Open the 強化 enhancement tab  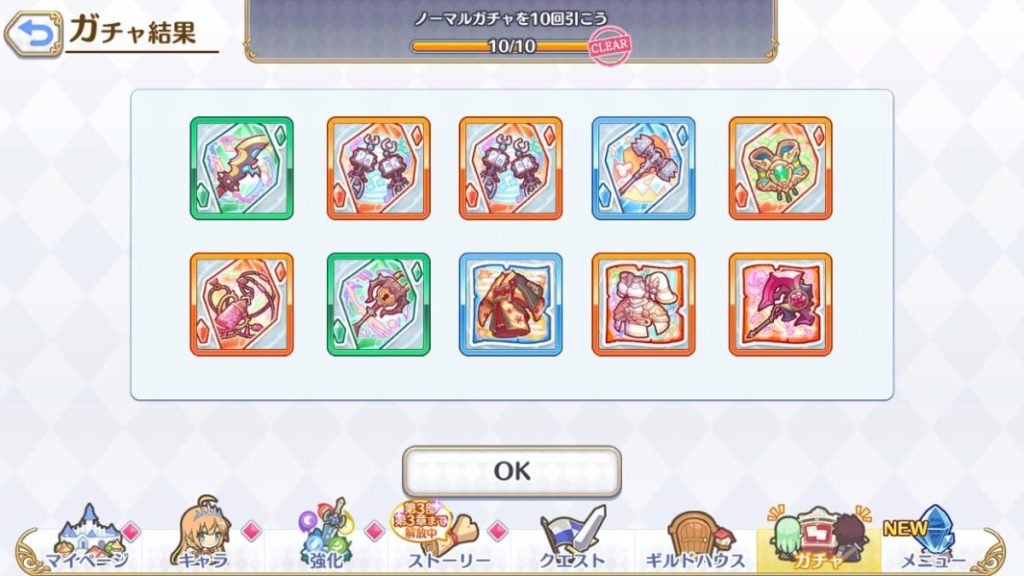323,538
